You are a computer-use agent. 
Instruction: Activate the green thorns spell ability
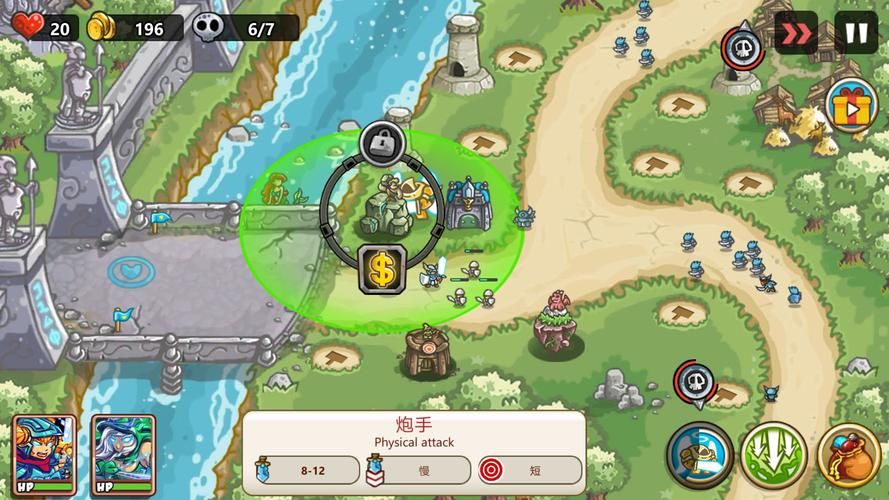tap(773, 455)
